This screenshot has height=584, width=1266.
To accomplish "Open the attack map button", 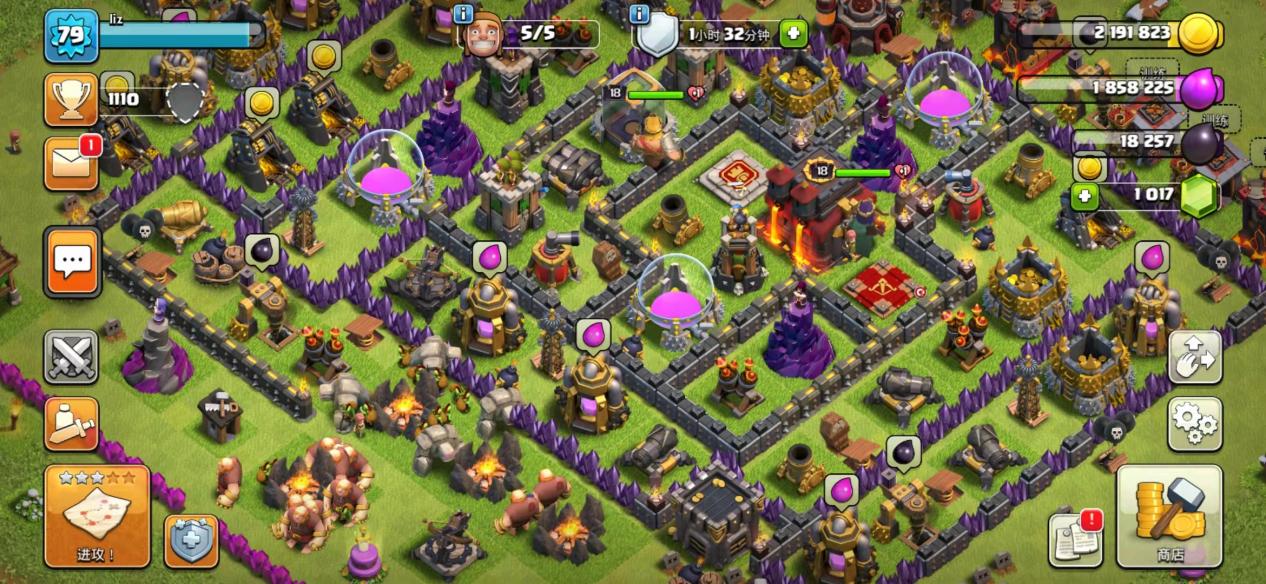I will (97, 515).
